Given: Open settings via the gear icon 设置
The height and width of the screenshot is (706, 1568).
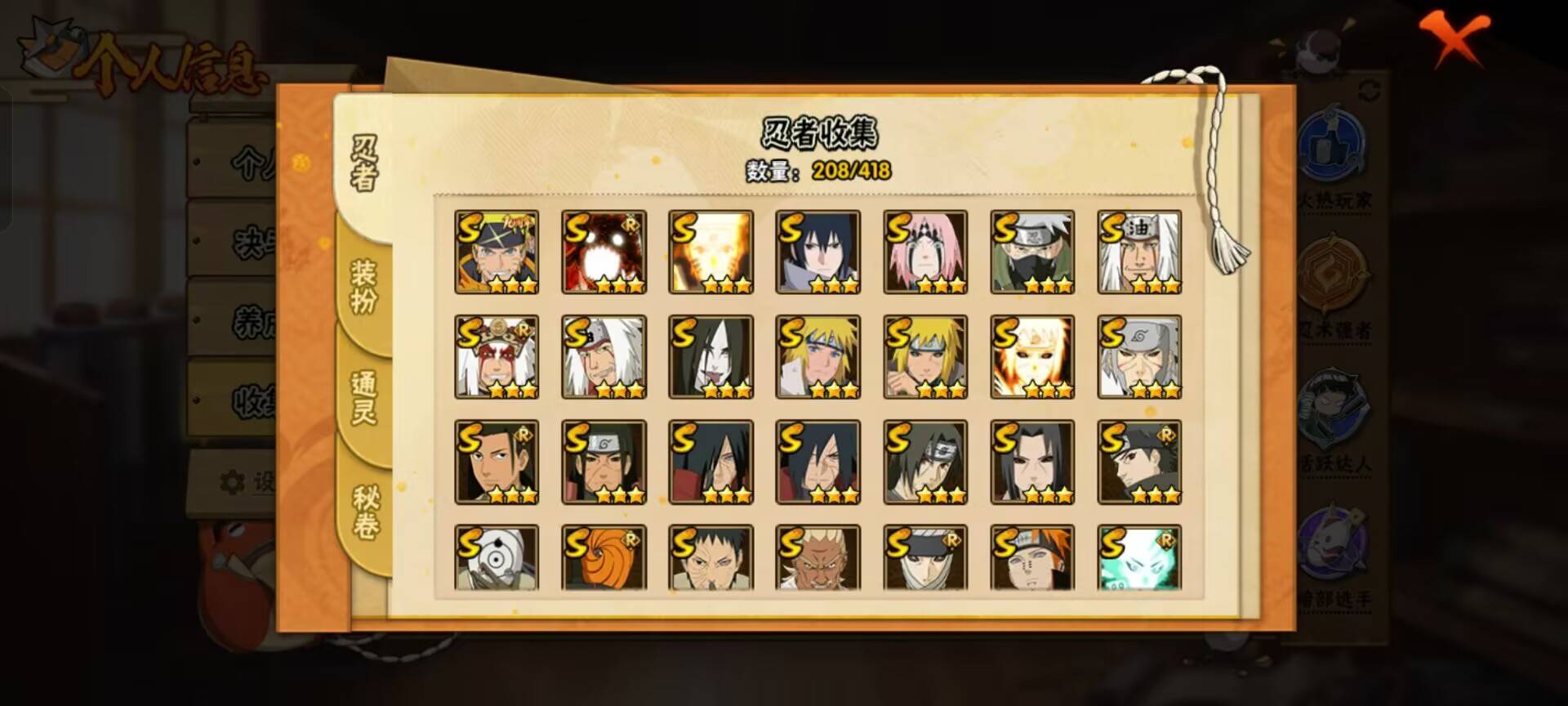Looking at the screenshot, I should 233,480.
